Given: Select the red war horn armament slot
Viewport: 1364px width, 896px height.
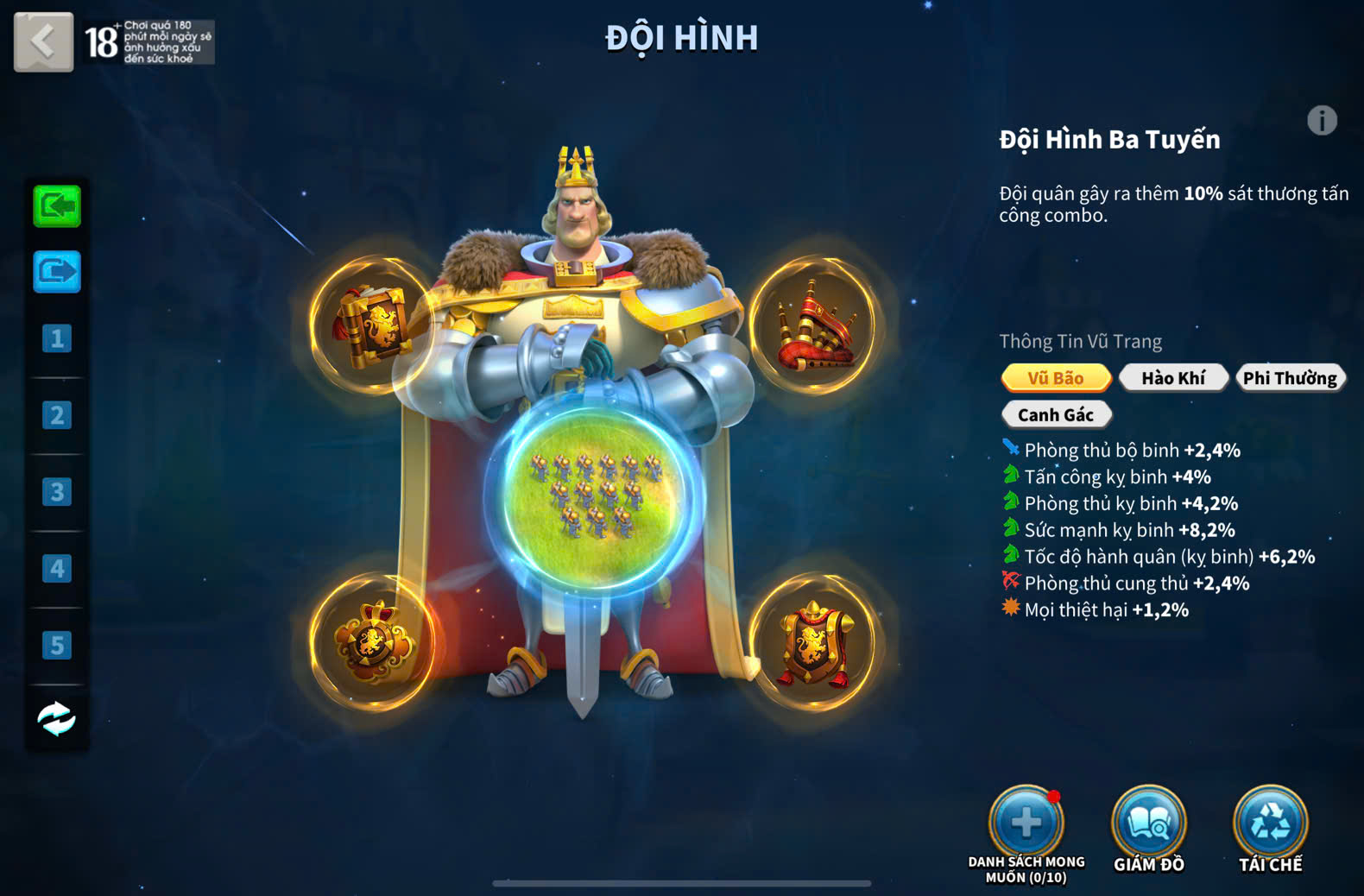Looking at the screenshot, I should [x=814, y=325].
